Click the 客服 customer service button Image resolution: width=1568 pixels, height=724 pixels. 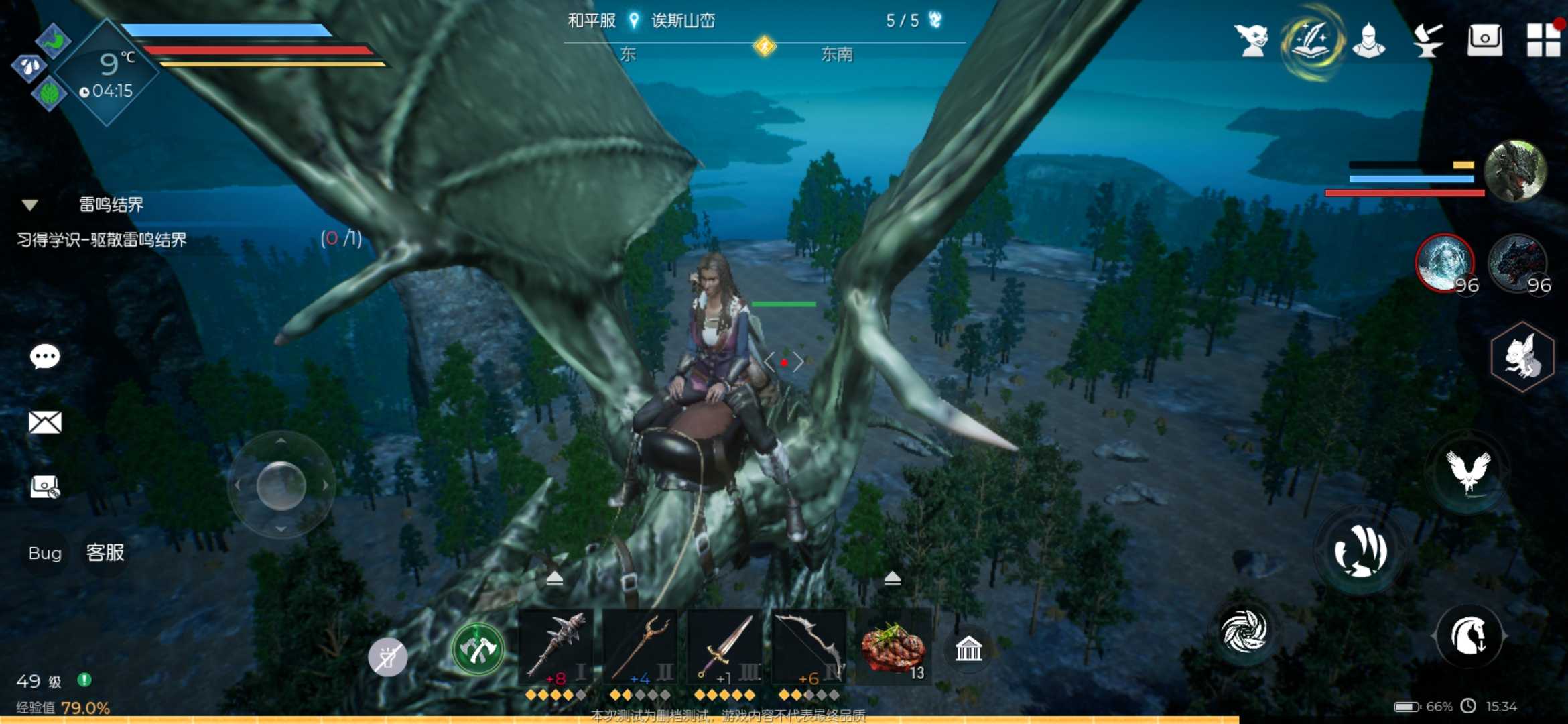point(105,554)
